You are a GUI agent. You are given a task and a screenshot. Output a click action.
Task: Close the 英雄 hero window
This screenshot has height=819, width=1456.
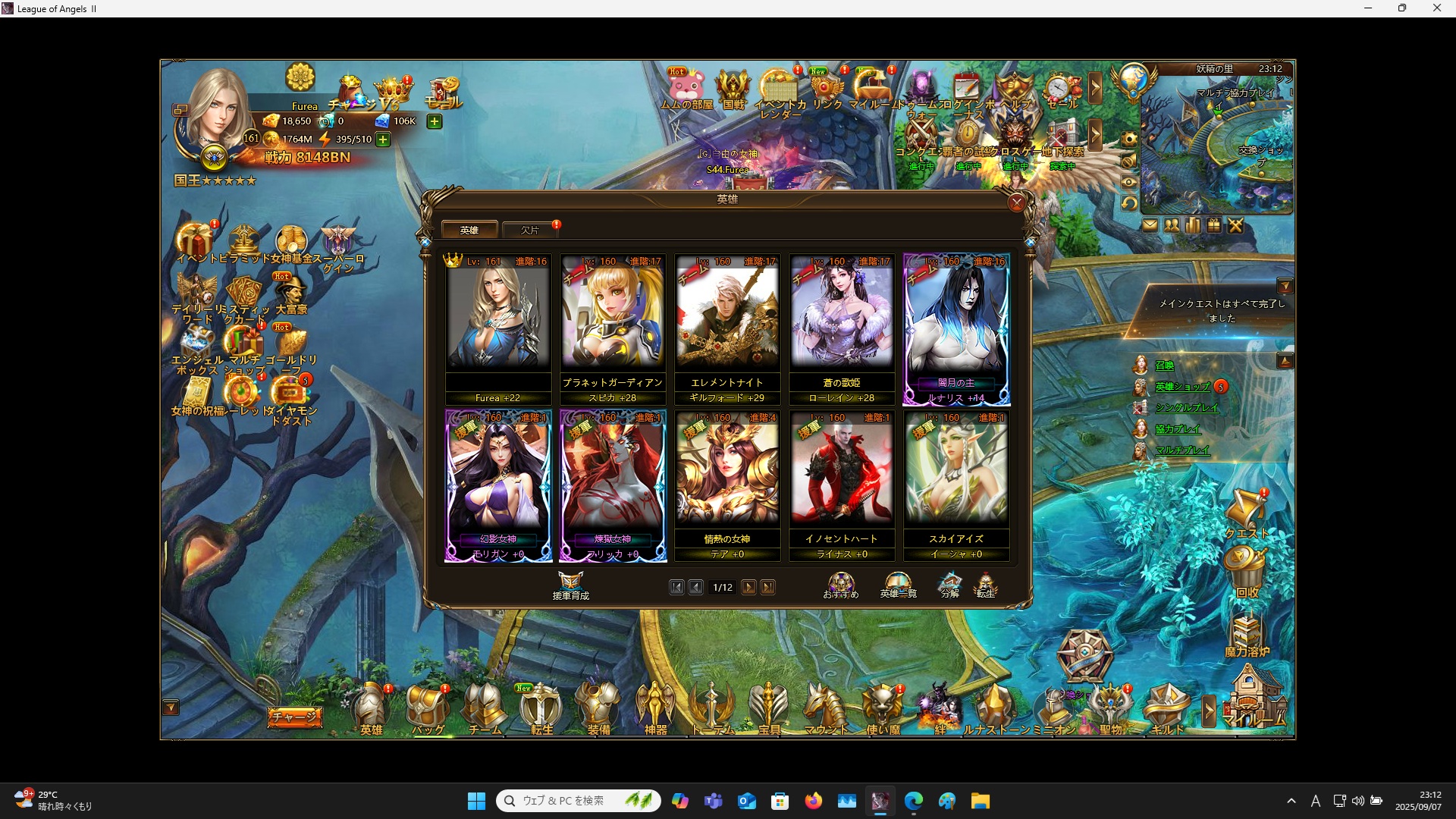pyautogui.click(x=1017, y=202)
